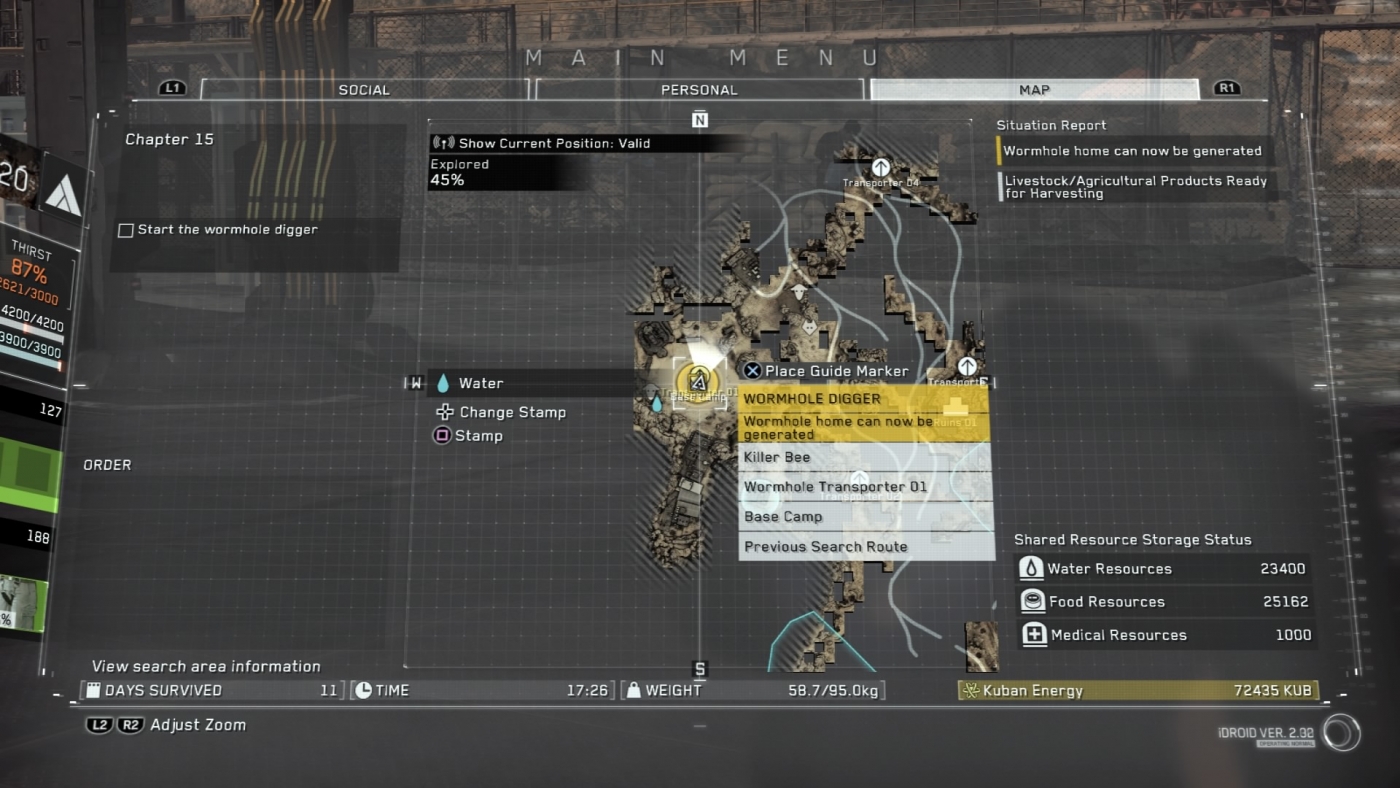The height and width of the screenshot is (788, 1400).
Task: Click Place Guide Marker
Action: pos(837,370)
